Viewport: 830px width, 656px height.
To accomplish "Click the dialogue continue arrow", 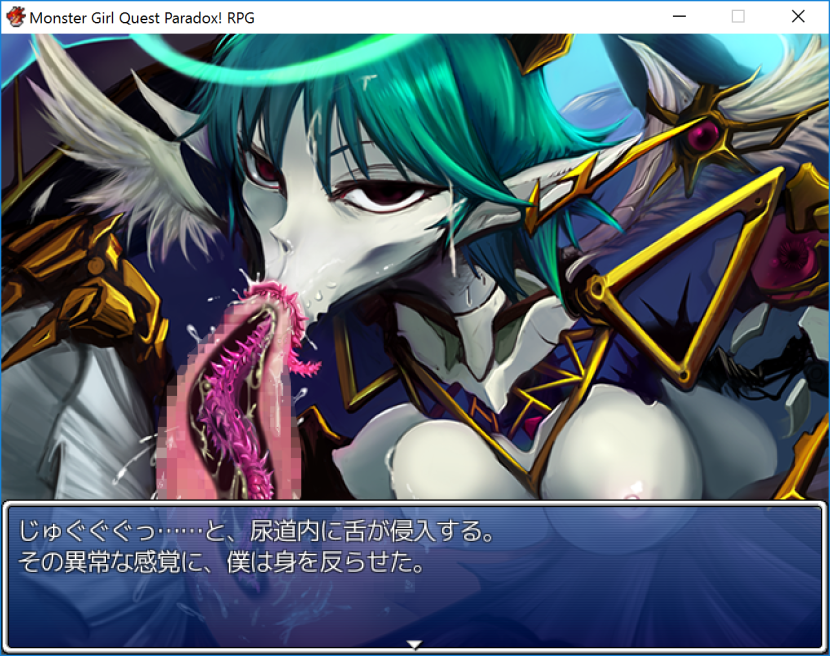I will (x=415, y=645).
